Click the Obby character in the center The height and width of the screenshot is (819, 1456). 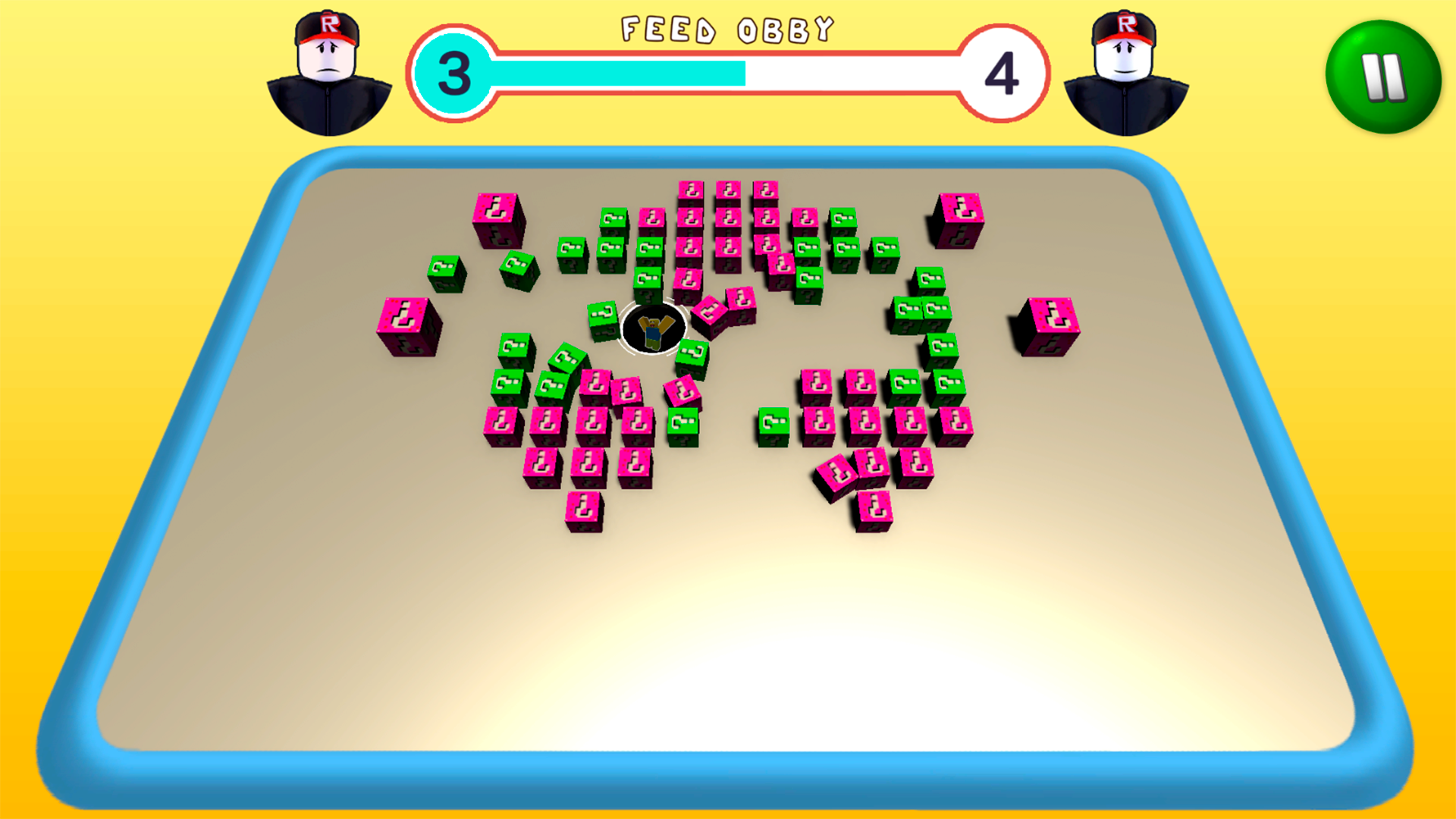pos(654,328)
